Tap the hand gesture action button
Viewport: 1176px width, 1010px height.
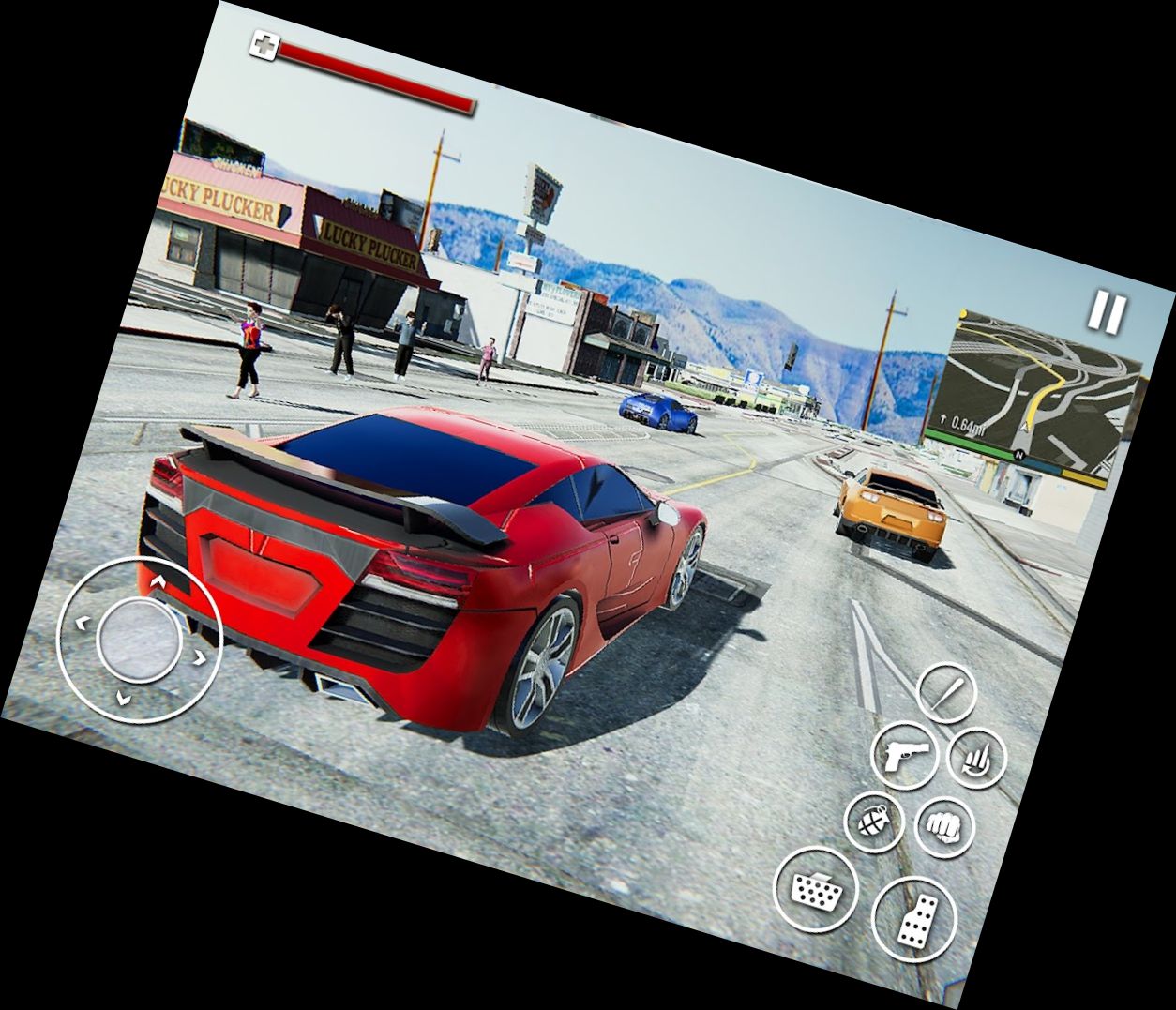976,758
